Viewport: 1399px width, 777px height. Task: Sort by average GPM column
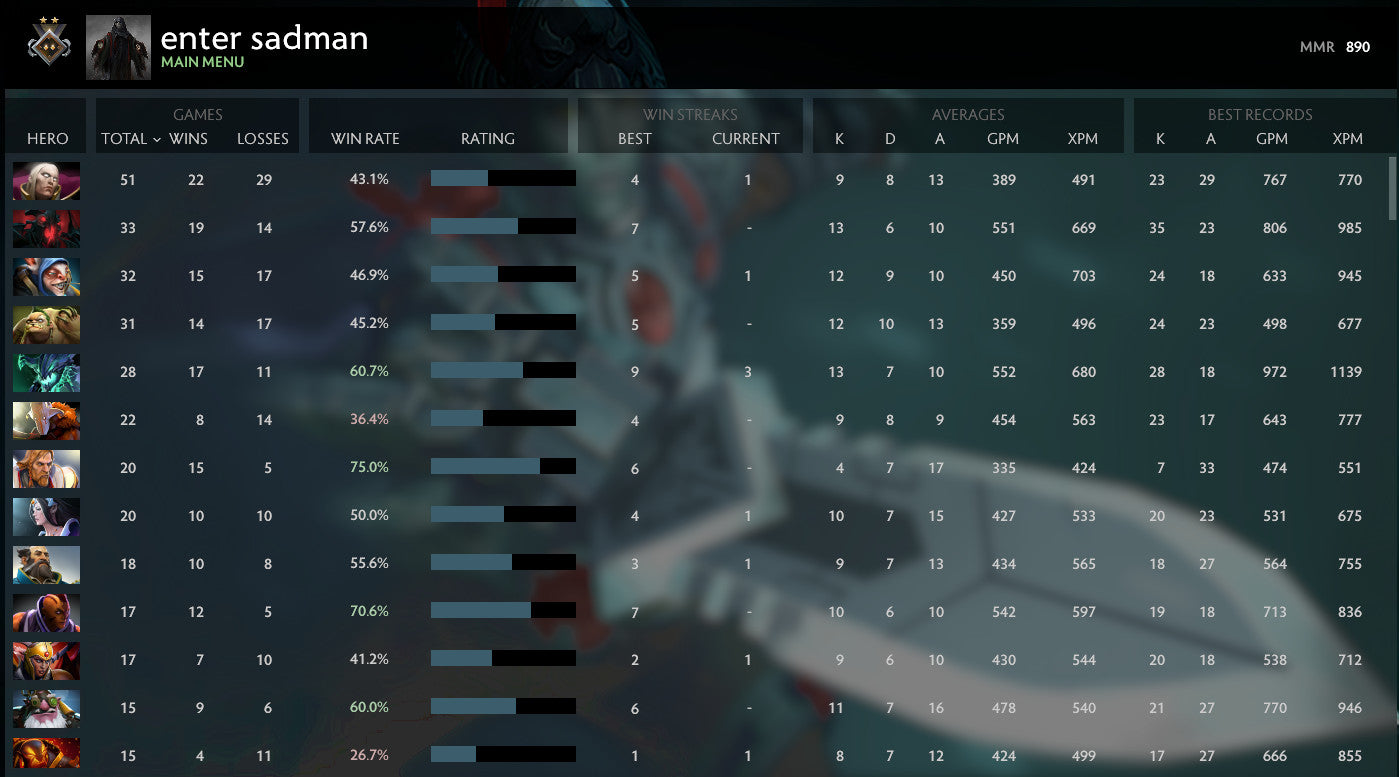1003,139
